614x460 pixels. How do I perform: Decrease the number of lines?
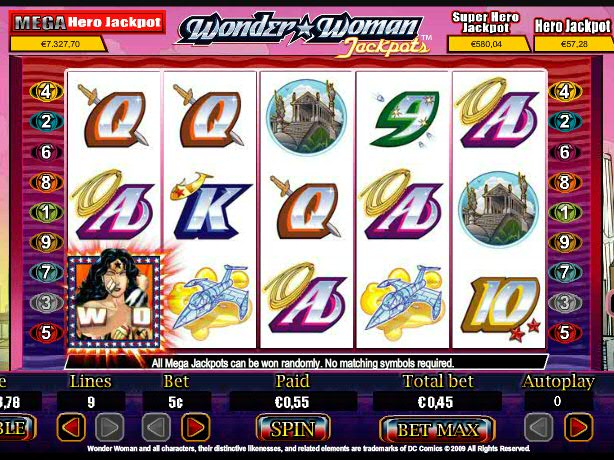point(70,429)
